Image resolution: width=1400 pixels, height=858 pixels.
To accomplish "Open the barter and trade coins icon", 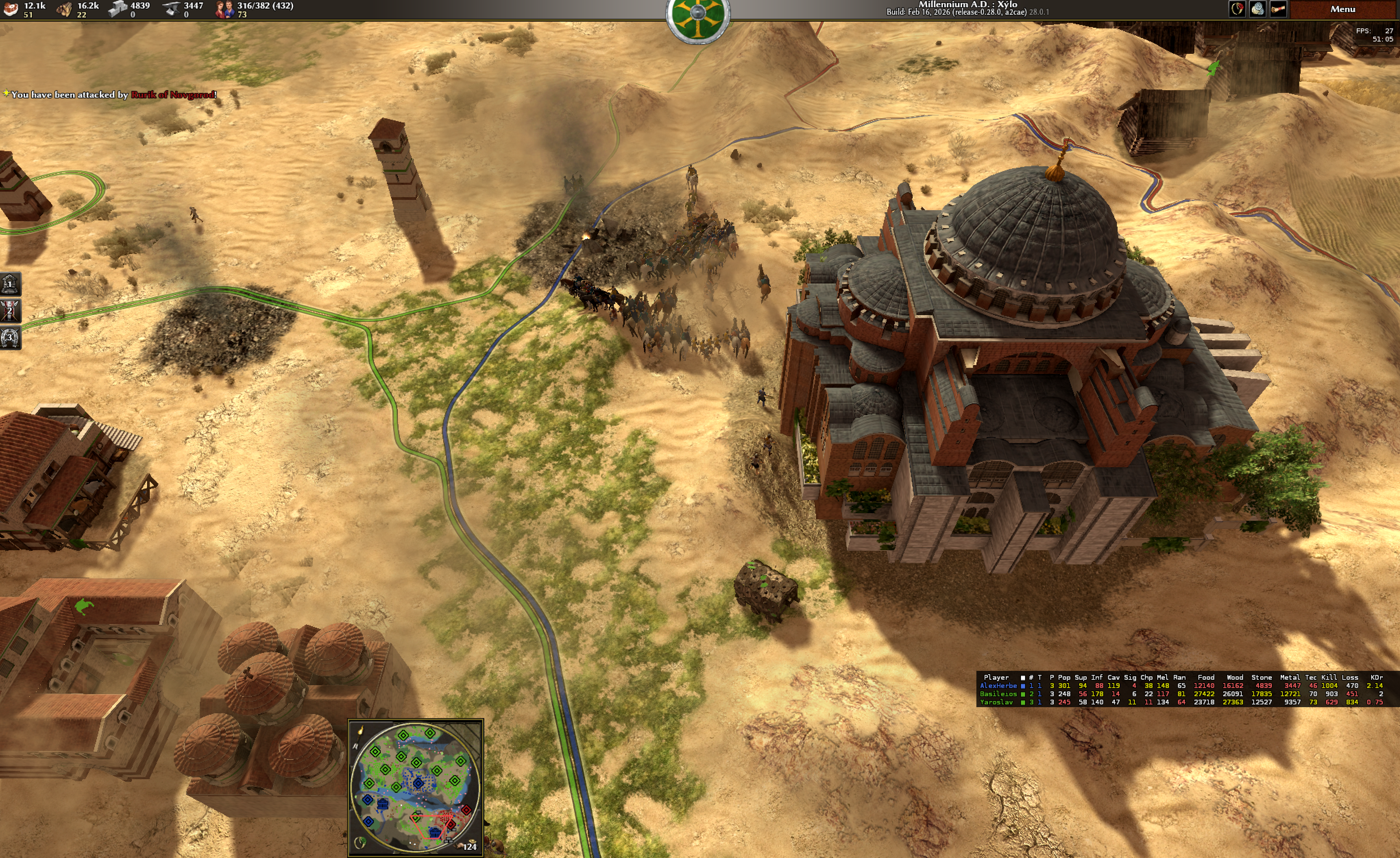I will click(1257, 9).
